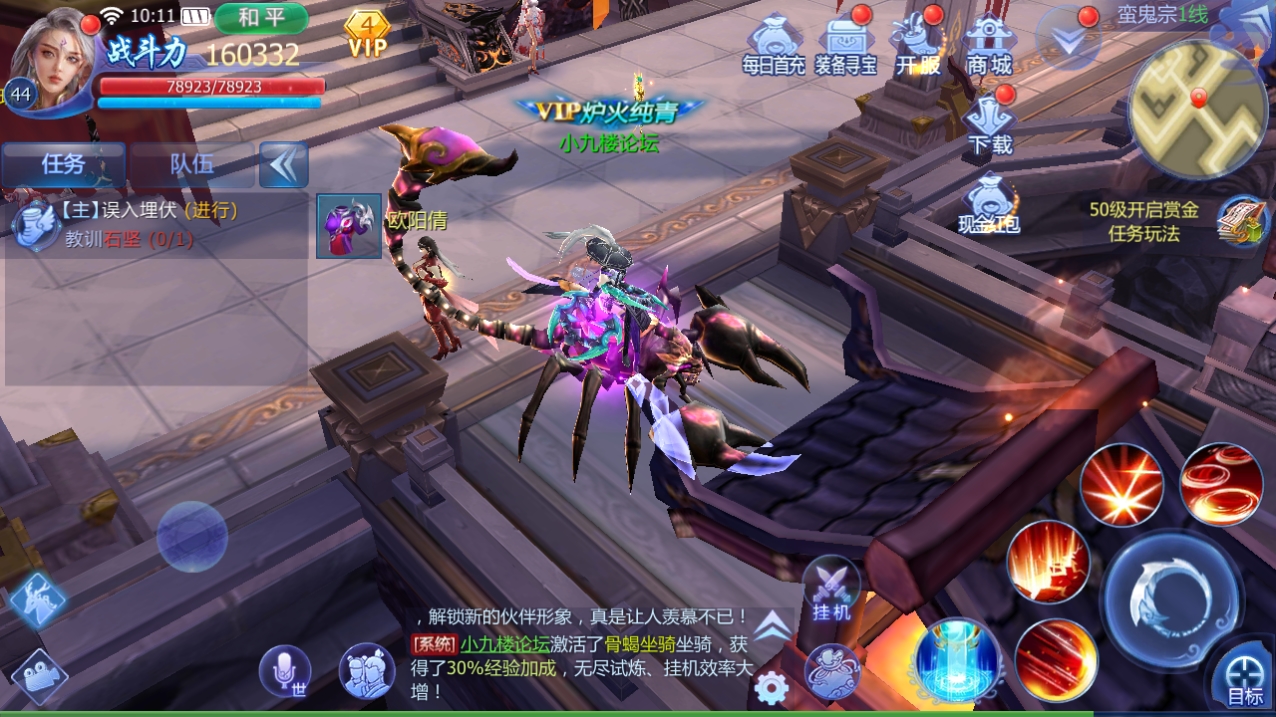This screenshot has height=717, width=1276.
Task: Open the purple armor equipment icon
Action: click(349, 226)
